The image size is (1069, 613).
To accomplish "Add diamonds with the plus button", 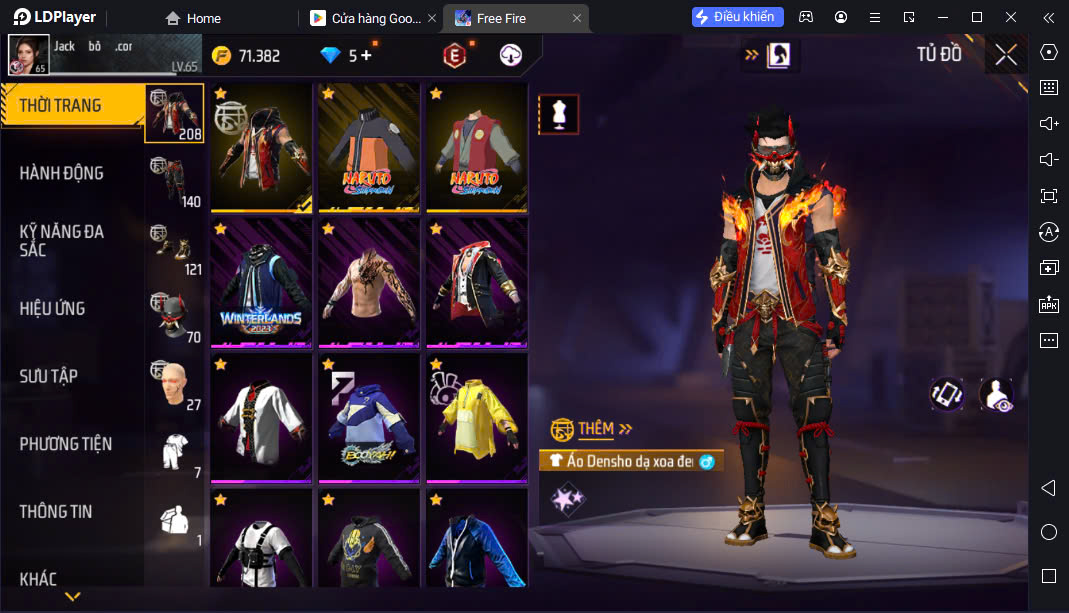I will click(366, 56).
